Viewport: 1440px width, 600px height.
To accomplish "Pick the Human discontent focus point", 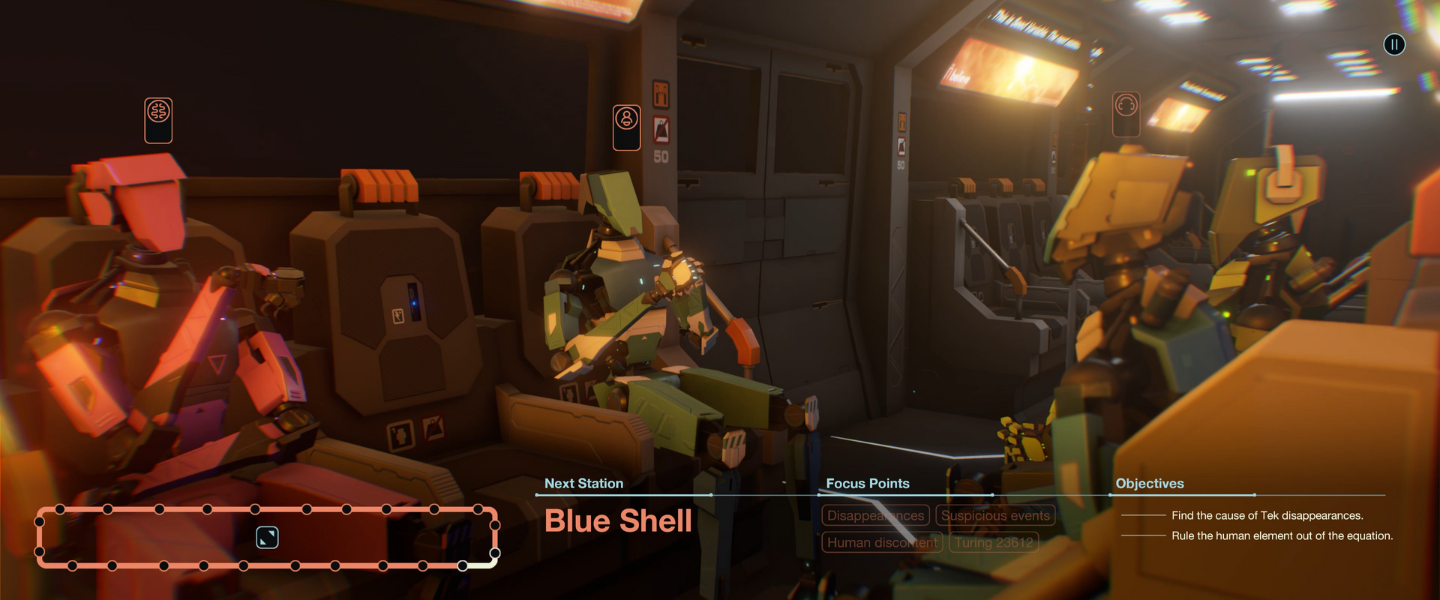I will coord(882,543).
